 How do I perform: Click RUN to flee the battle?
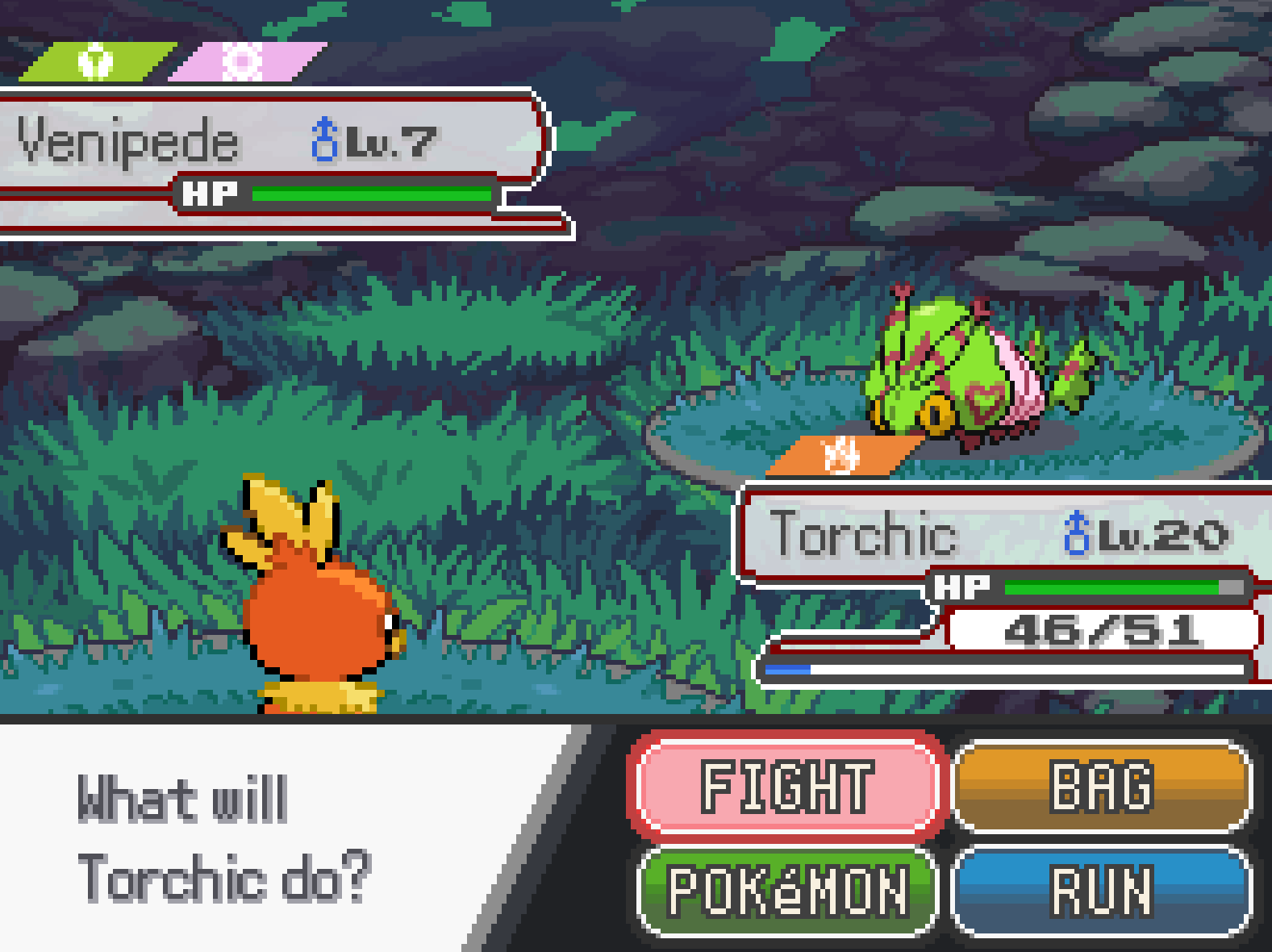pos(1102,891)
